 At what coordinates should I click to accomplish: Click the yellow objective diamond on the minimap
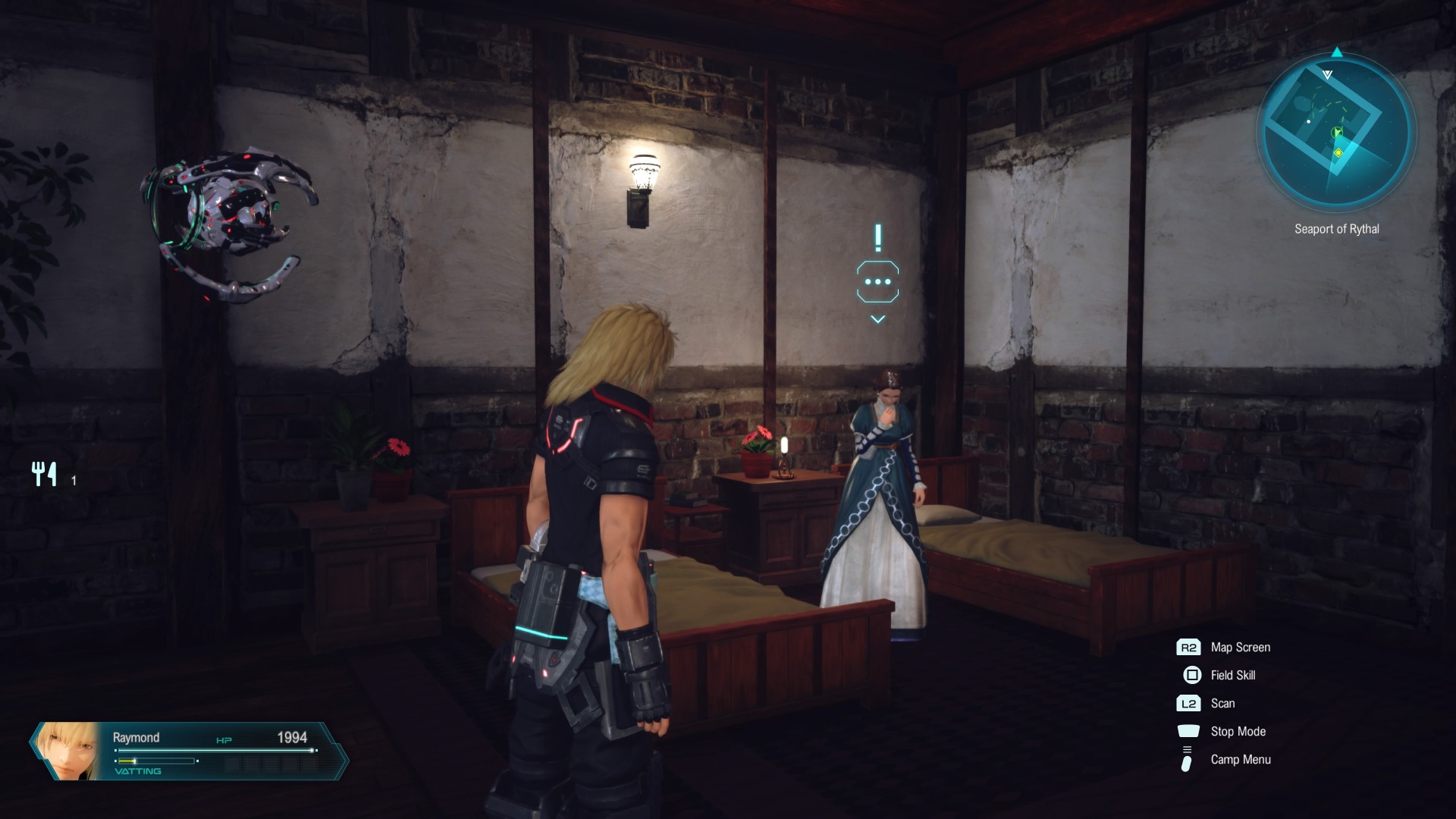[x=1338, y=152]
